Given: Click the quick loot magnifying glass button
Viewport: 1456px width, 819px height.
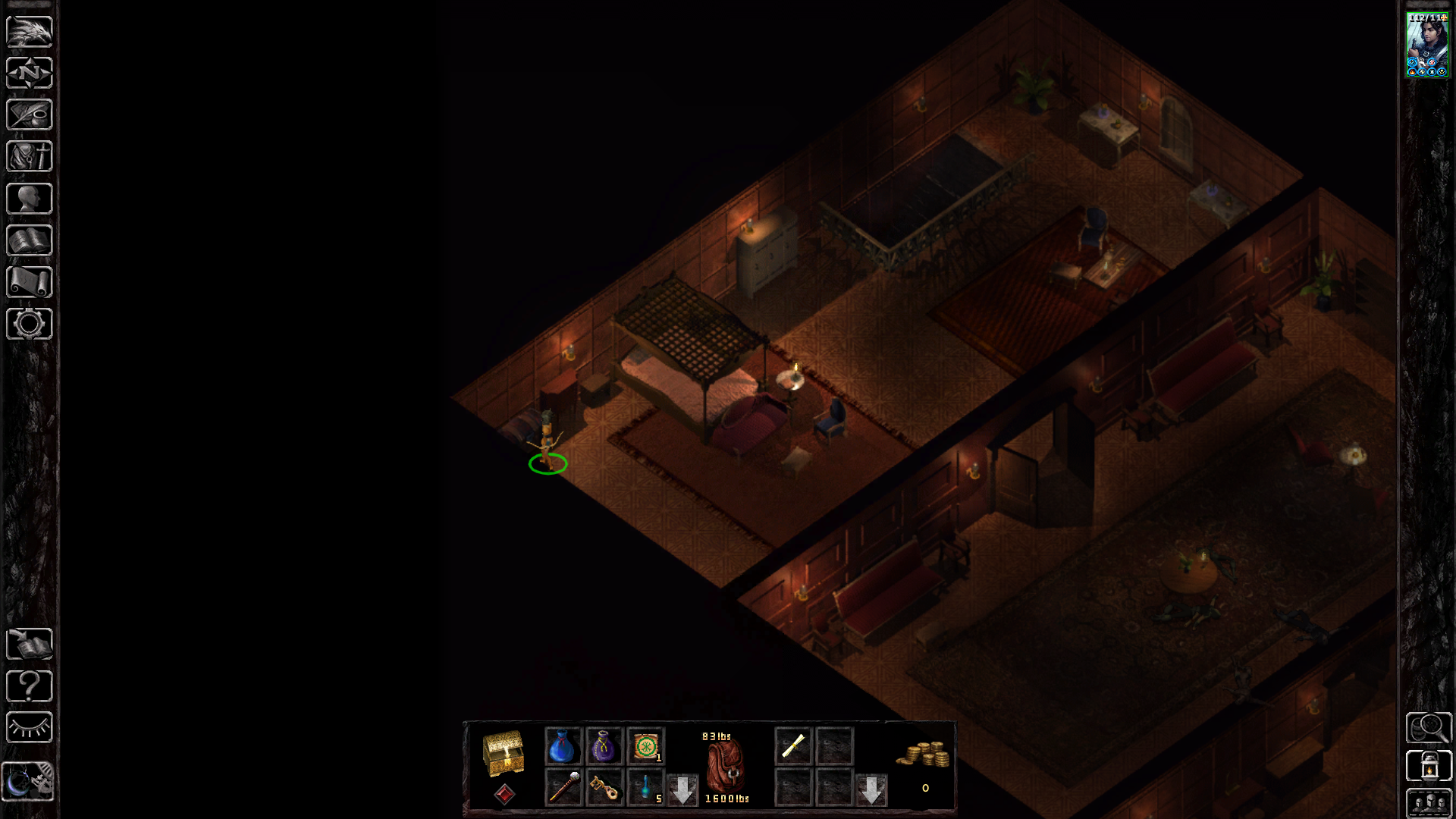Looking at the screenshot, I should [1429, 728].
